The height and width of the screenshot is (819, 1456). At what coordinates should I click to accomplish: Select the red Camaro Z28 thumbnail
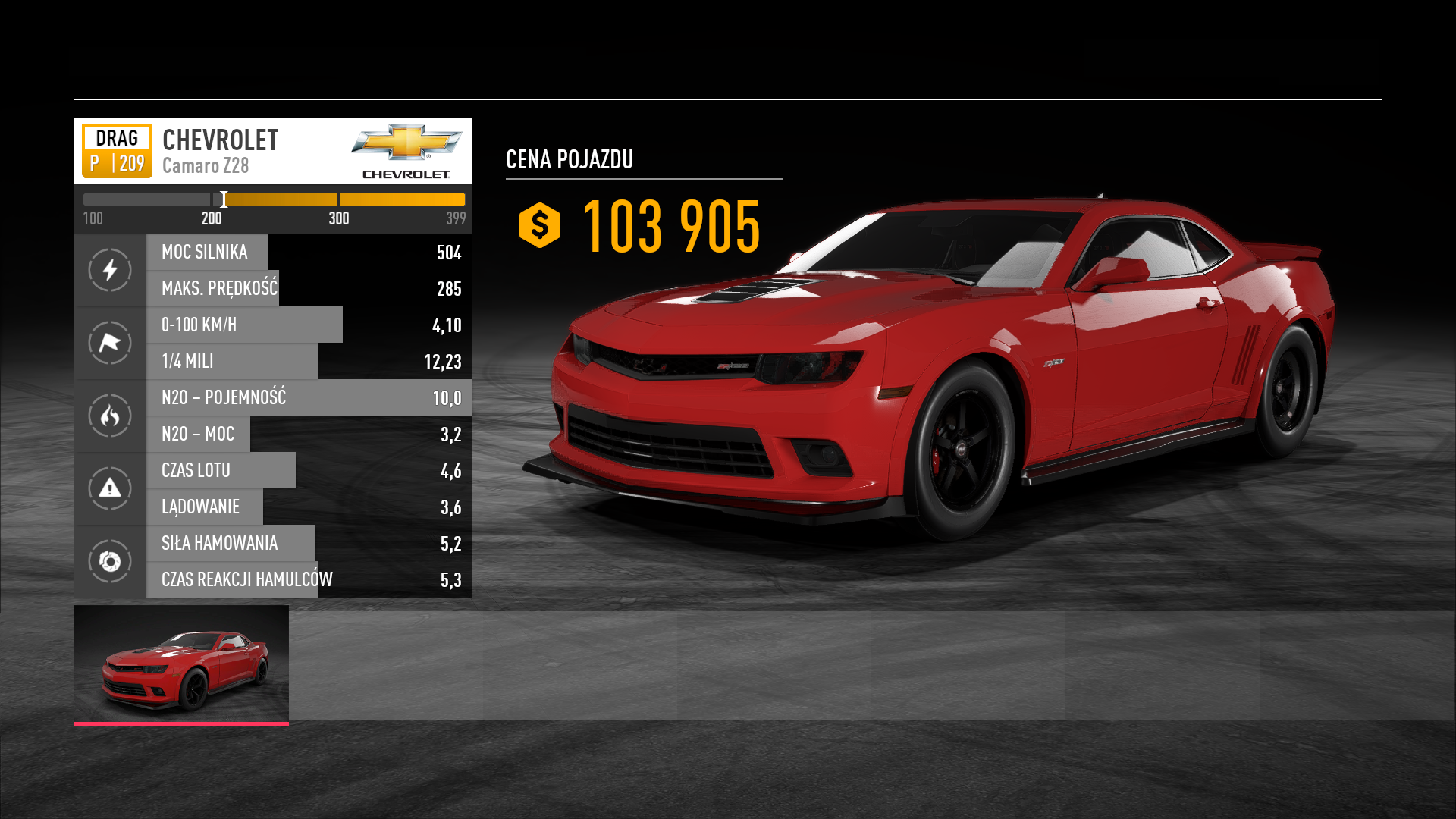181,664
